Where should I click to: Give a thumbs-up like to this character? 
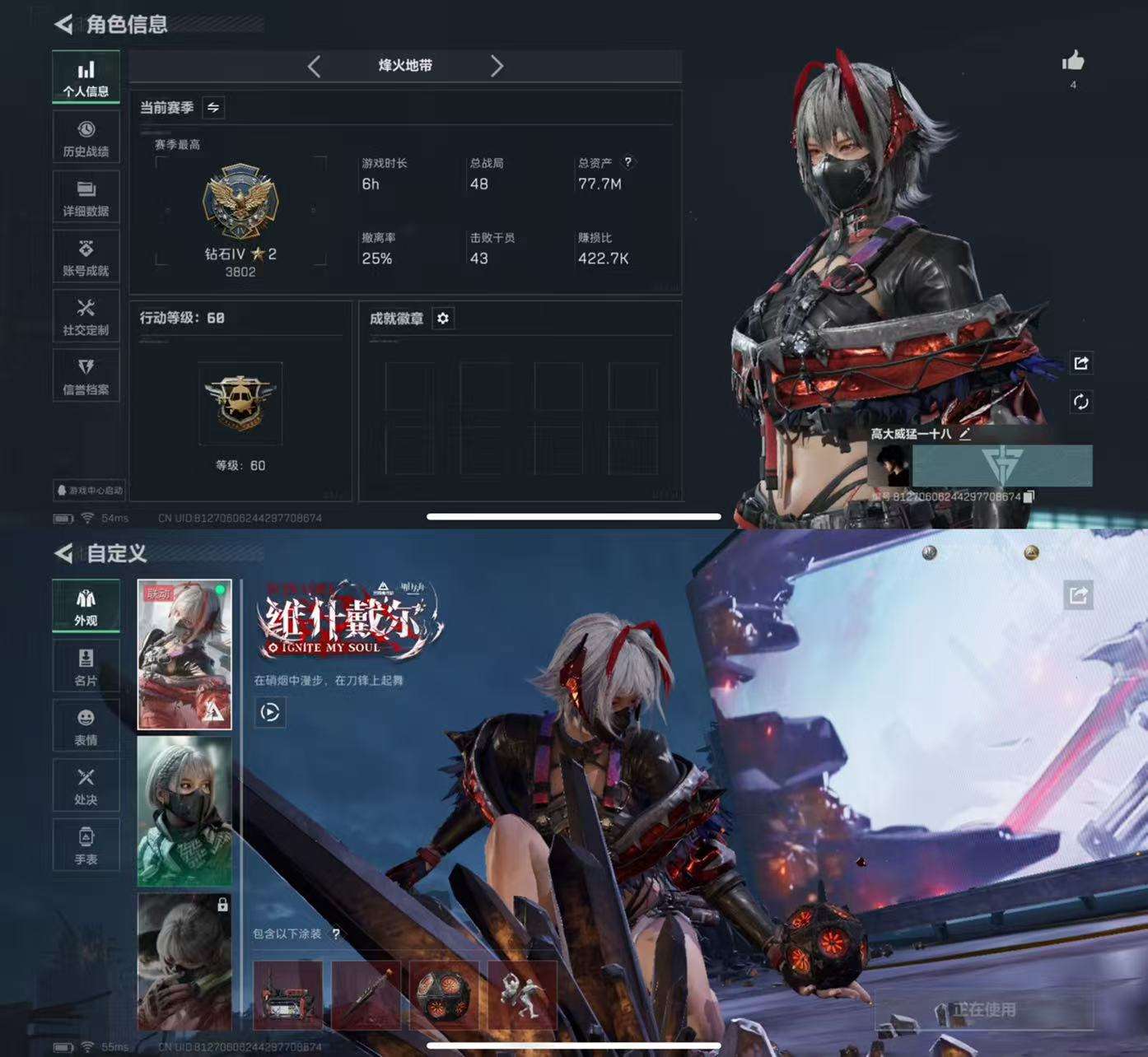1073,62
